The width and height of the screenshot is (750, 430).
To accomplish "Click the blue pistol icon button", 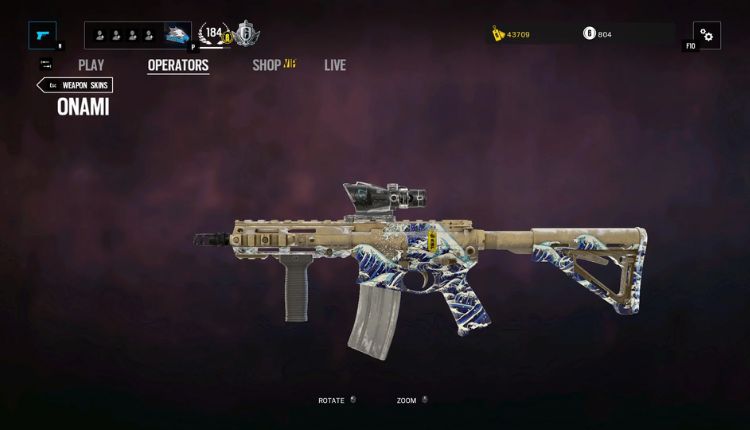I will coord(43,35).
